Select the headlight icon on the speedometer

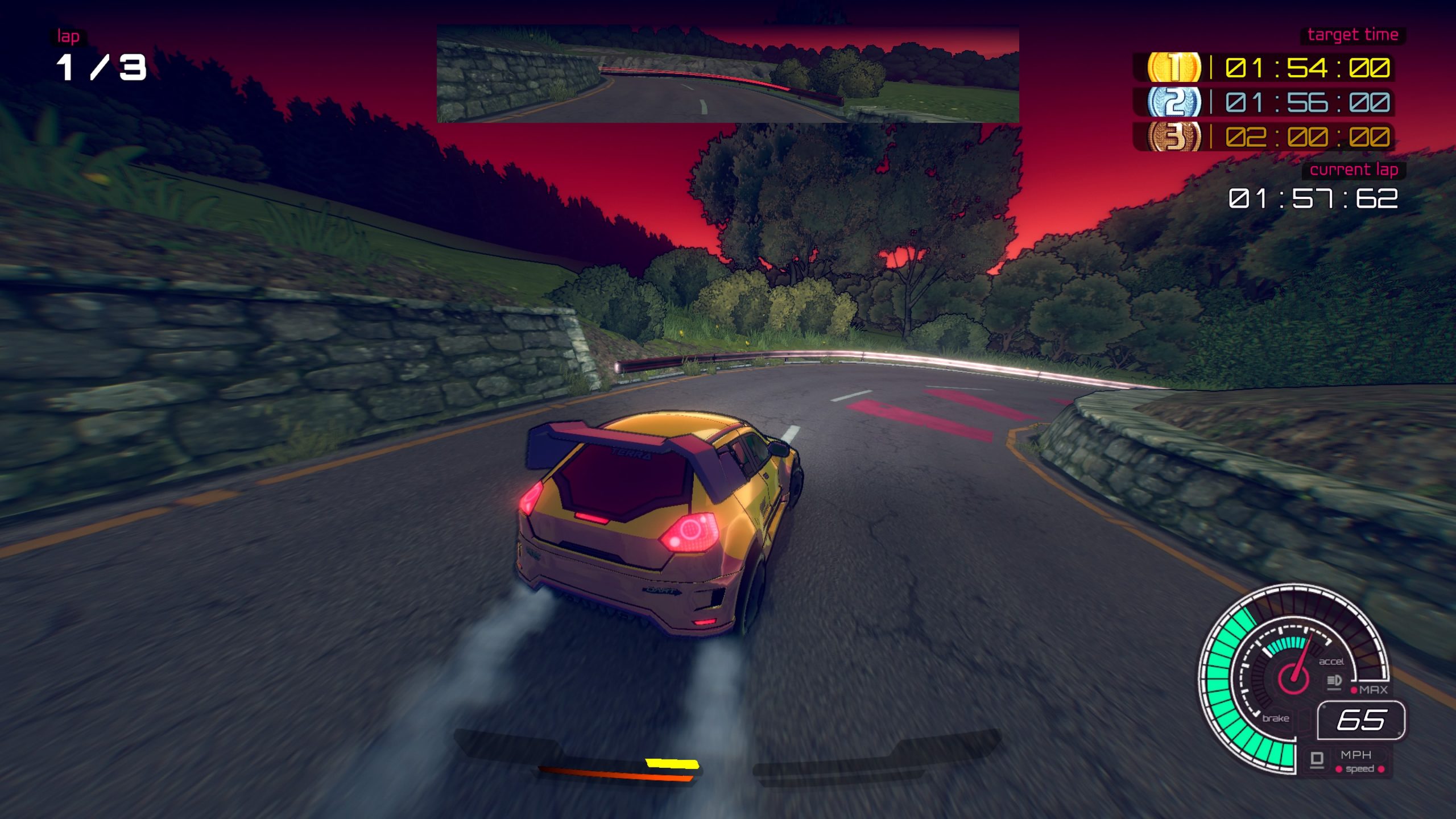(x=1334, y=680)
